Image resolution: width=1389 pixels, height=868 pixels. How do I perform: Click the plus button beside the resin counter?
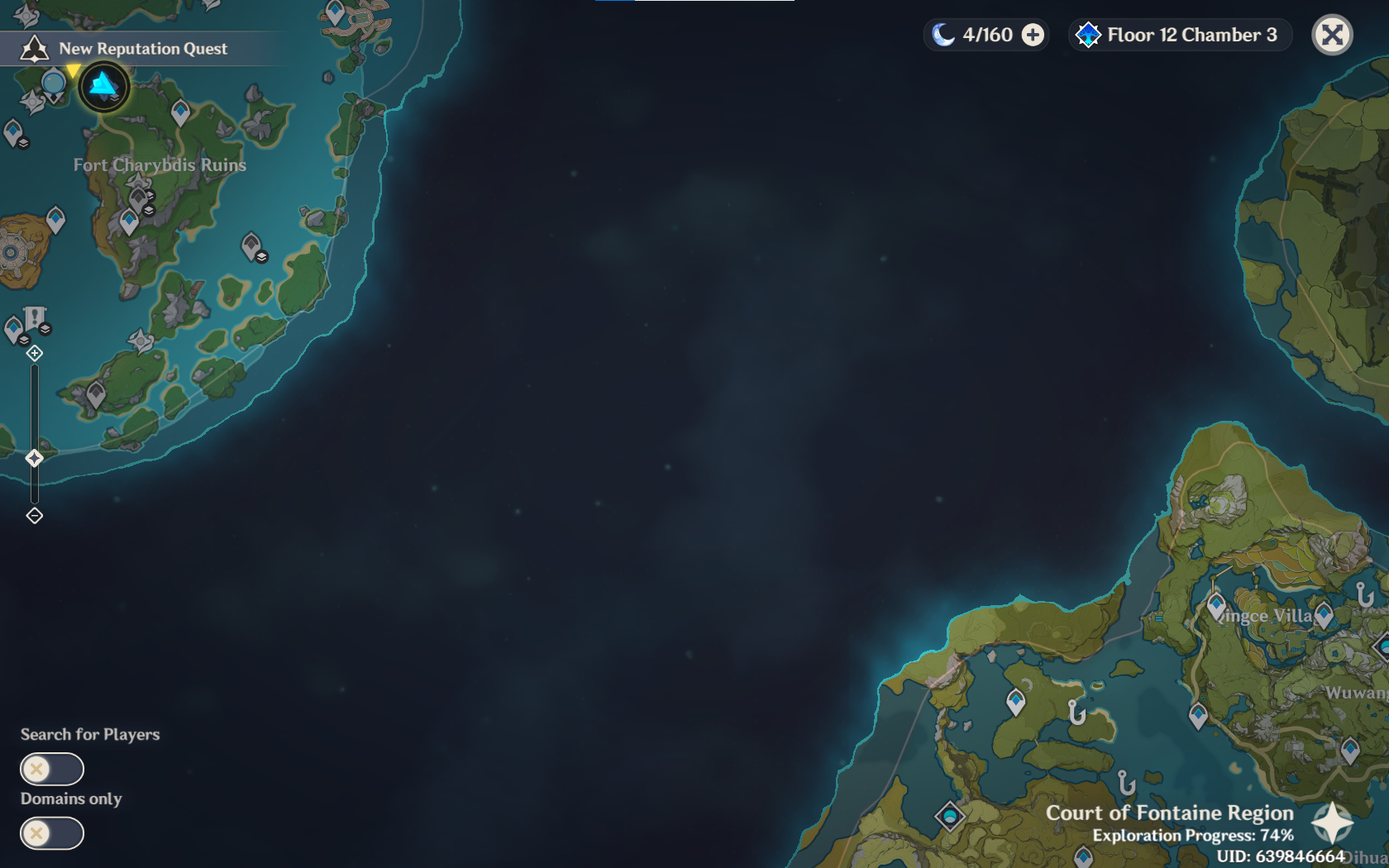click(1032, 35)
